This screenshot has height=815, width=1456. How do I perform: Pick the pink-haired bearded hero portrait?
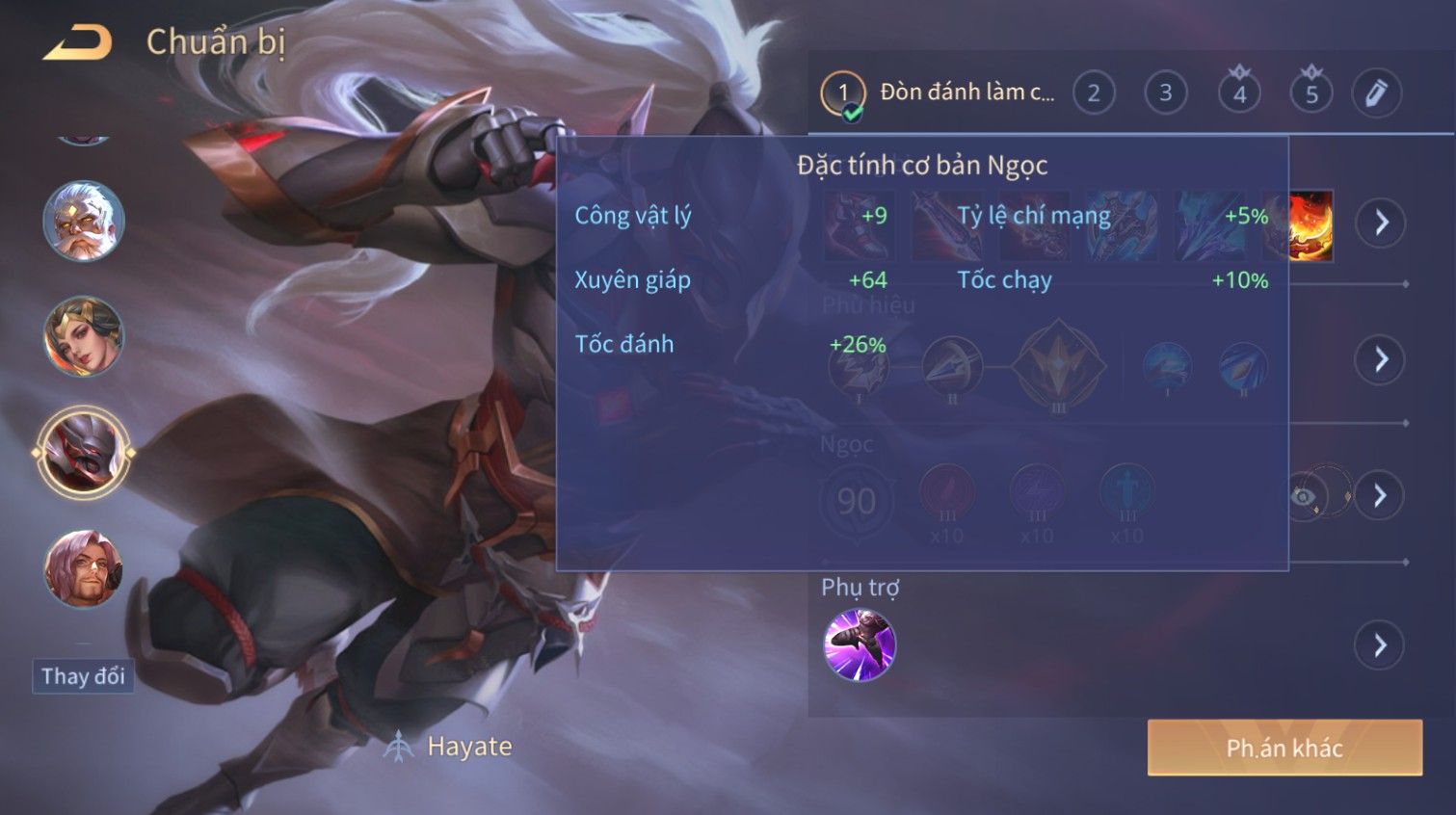click(84, 567)
